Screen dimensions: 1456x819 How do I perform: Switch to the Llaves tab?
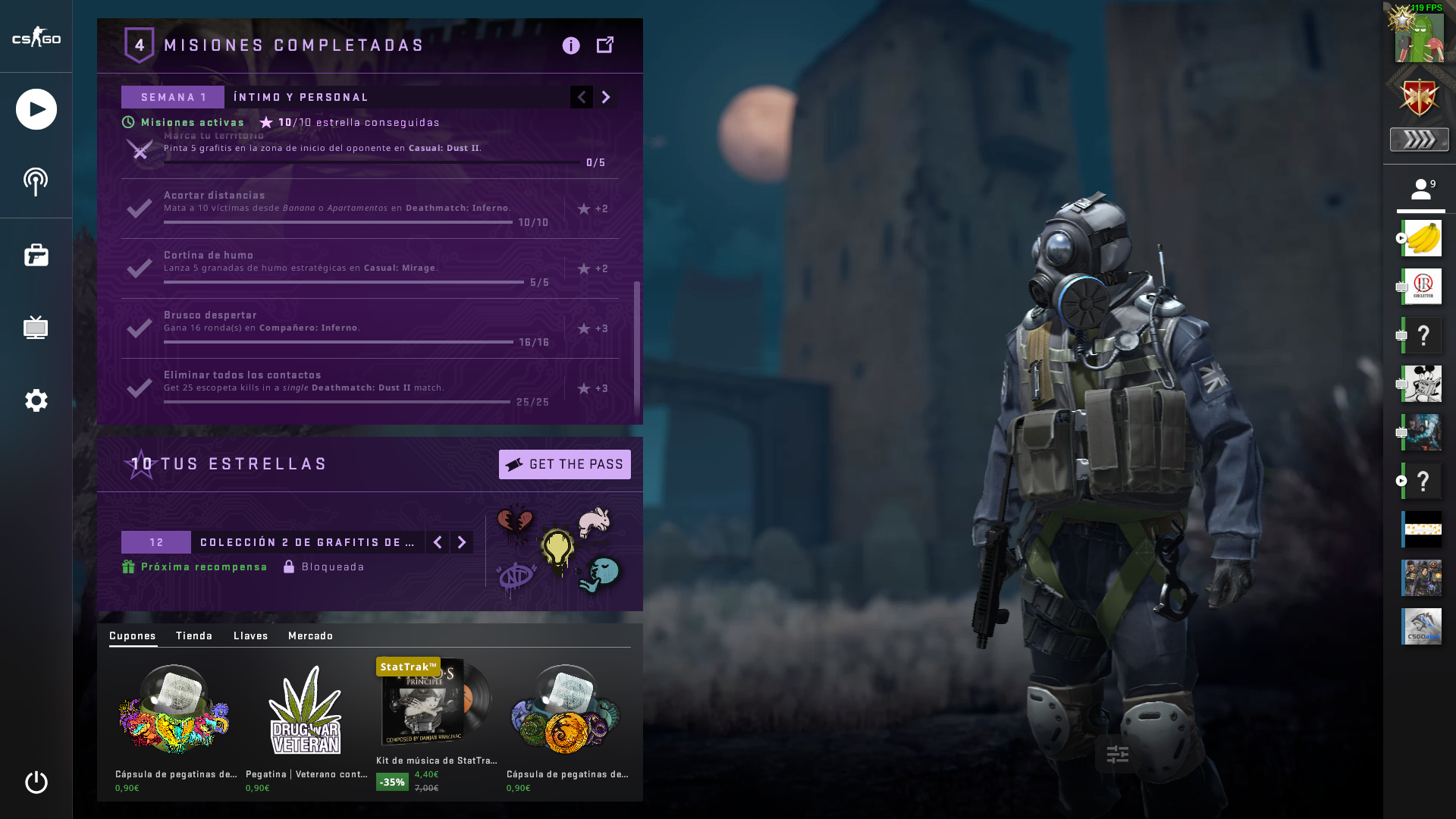[251, 635]
